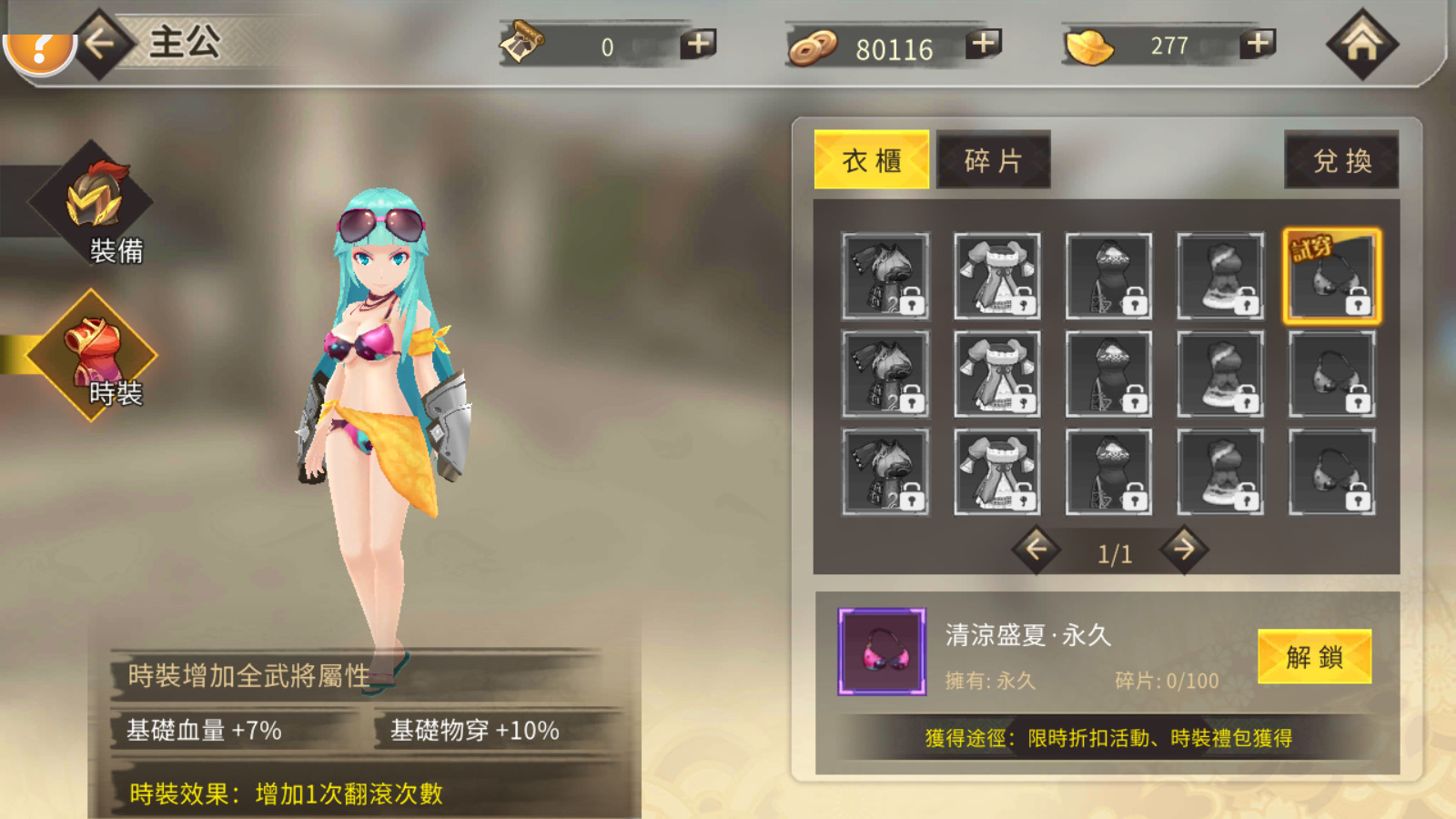Click the back arrow beside 主公 title

click(x=99, y=45)
